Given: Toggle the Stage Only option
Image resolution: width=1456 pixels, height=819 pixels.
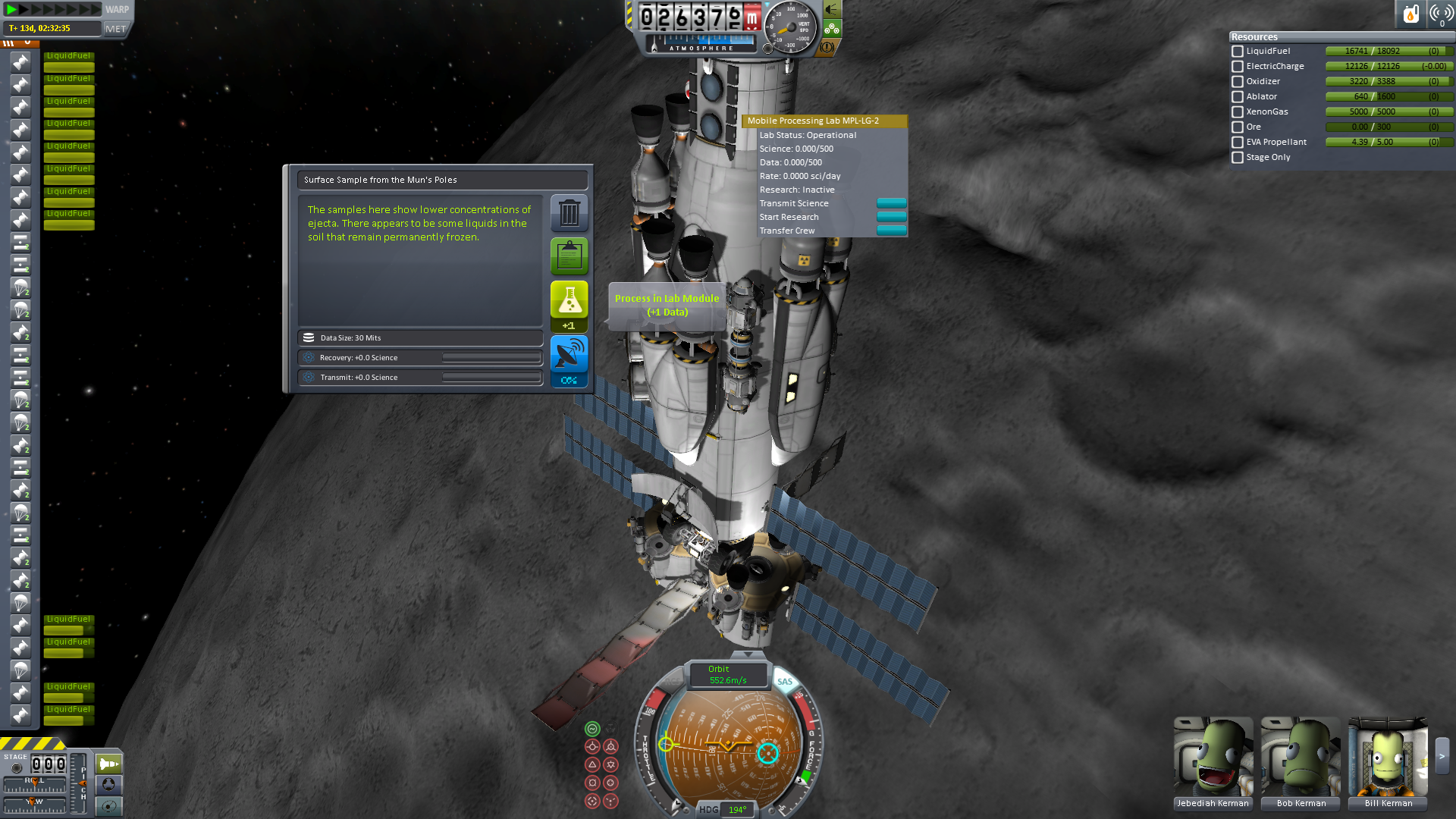Looking at the screenshot, I should pyautogui.click(x=1238, y=158).
